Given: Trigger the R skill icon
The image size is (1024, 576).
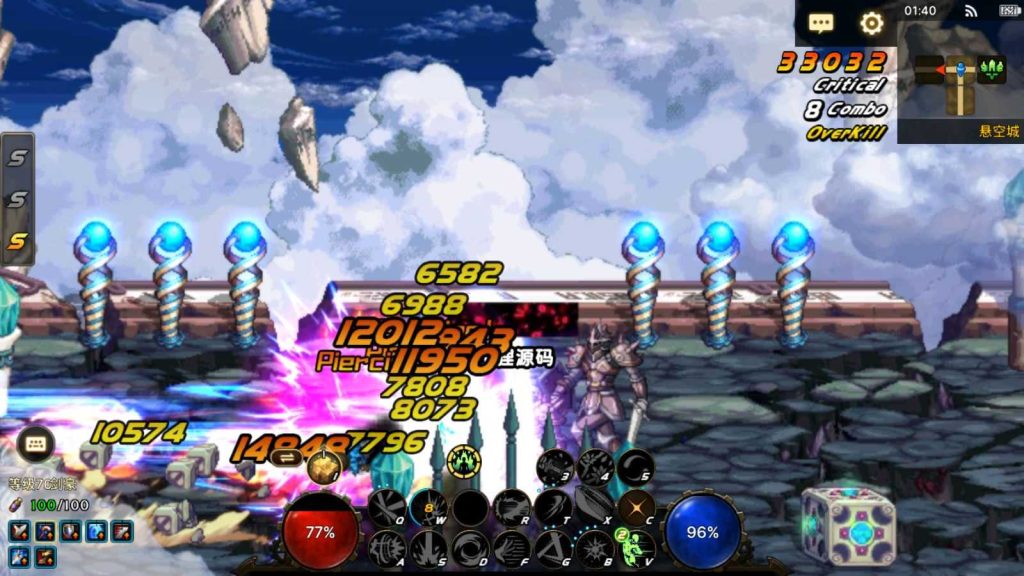Looking at the screenshot, I should click(x=511, y=507).
